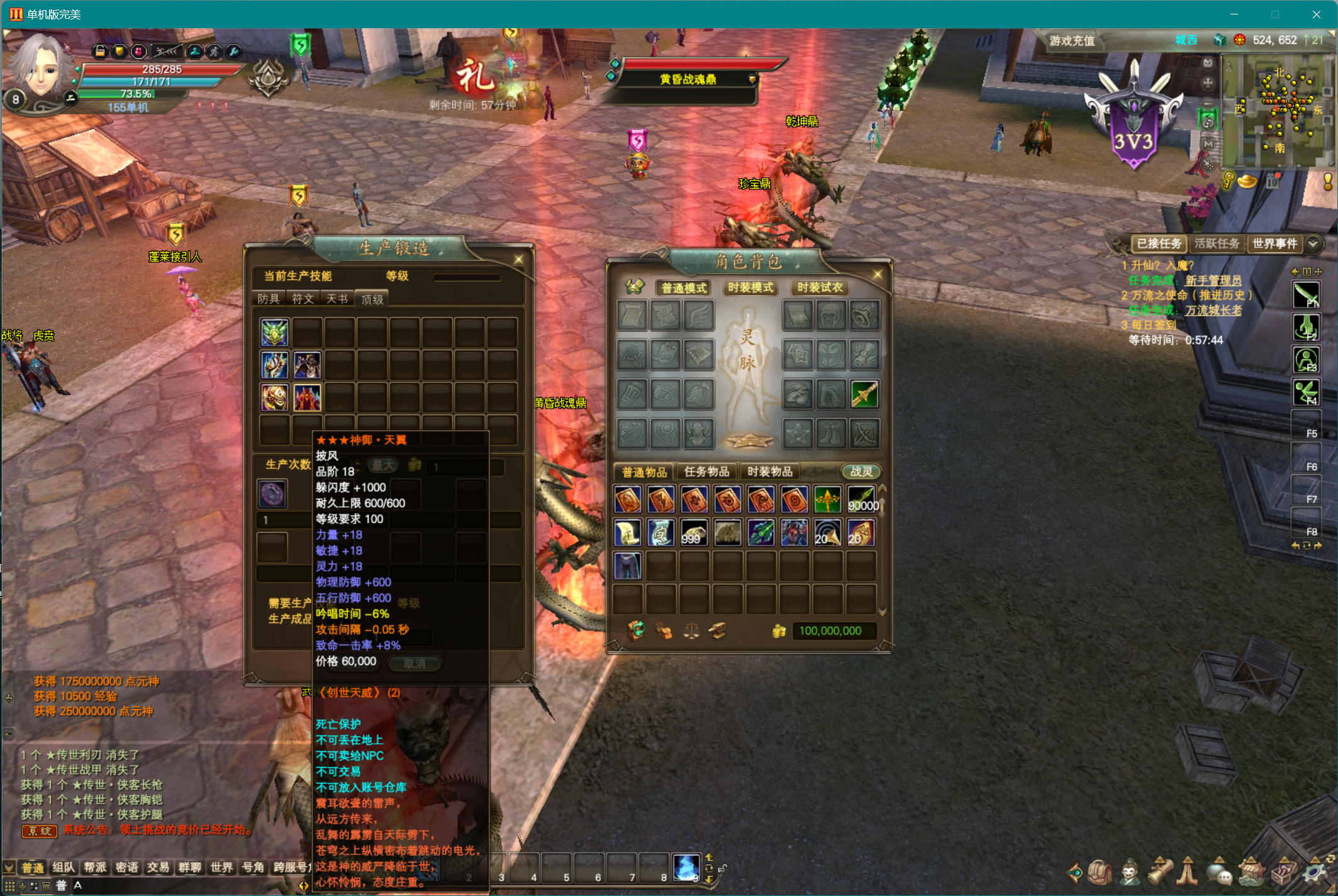Screen dimensions: 1338x896
Task: Select the item stack showing 90000
Action: click(862, 500)
